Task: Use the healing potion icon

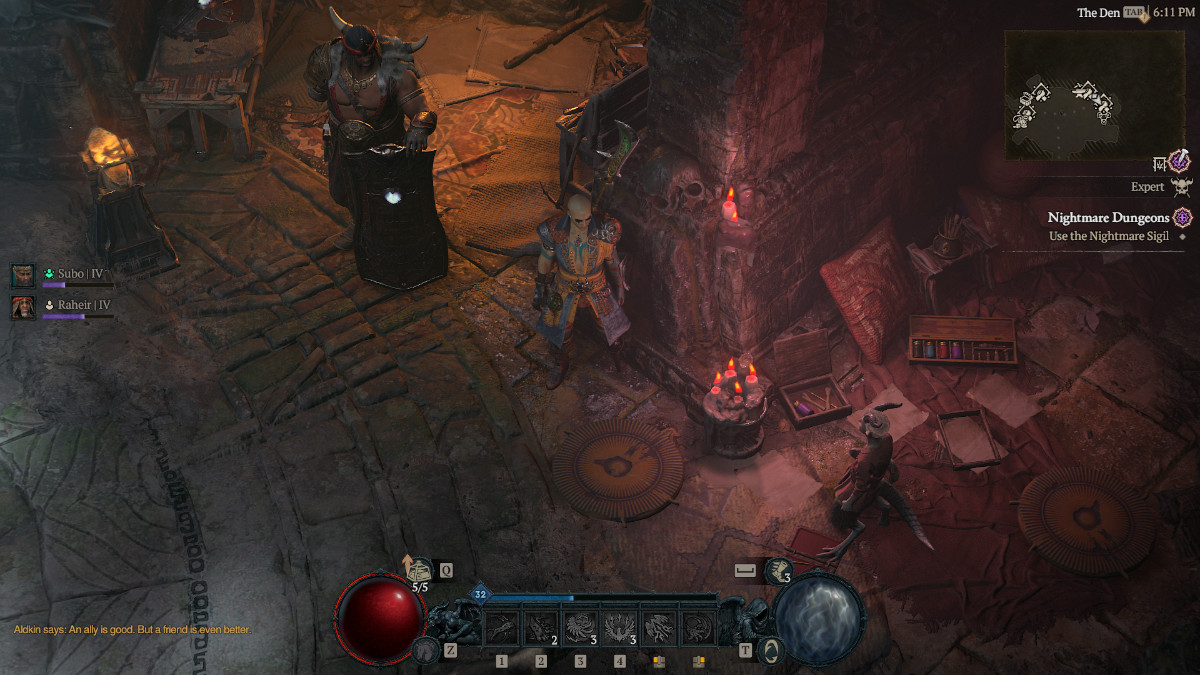Action: [420, 571]
